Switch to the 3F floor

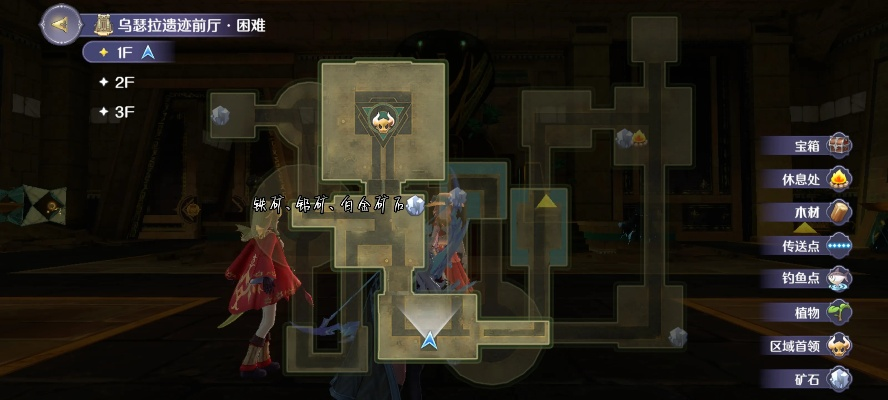pyautogui.click(x=124, y=112)
